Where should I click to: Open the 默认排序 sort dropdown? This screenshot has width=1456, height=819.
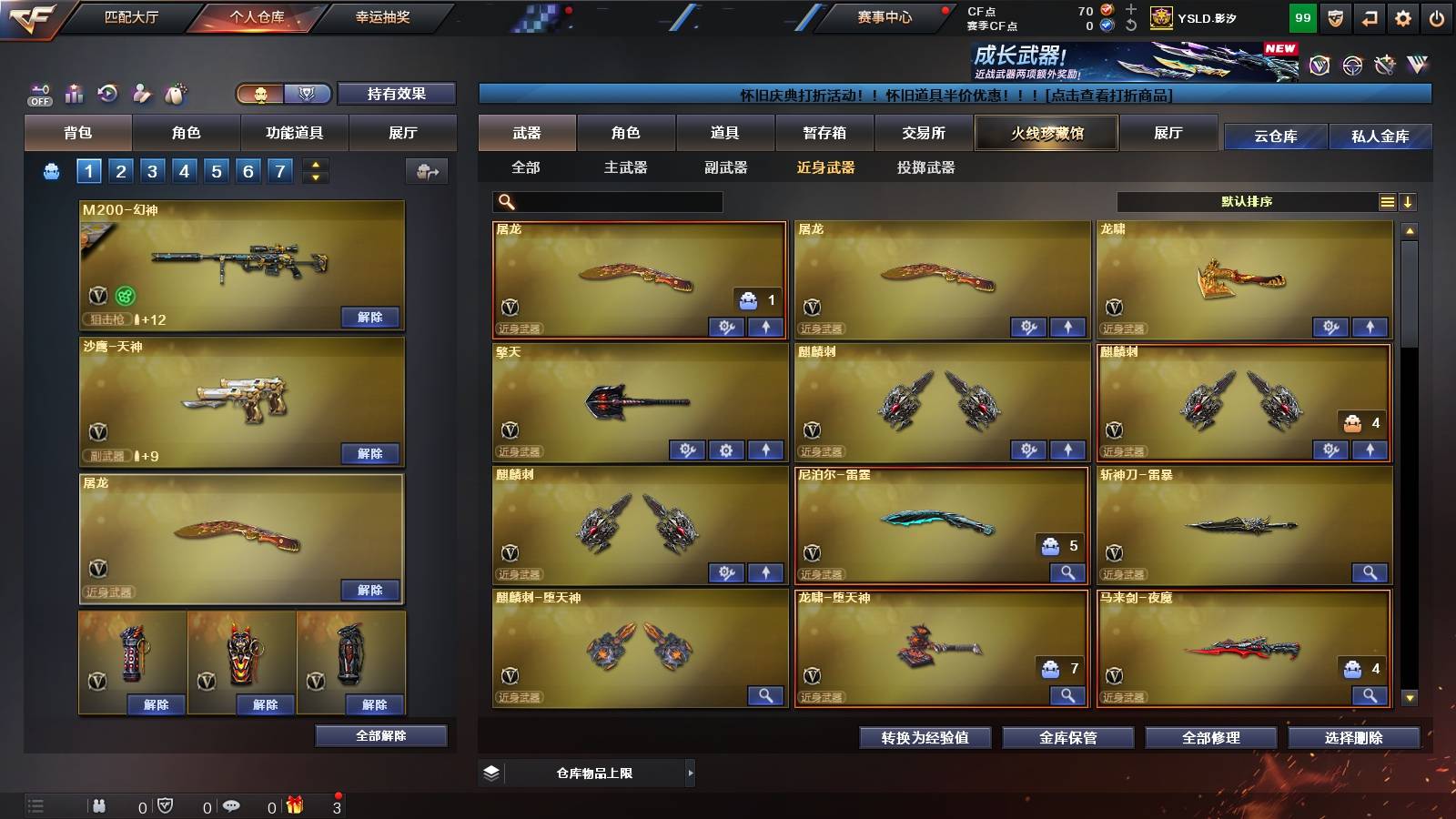1247,201
